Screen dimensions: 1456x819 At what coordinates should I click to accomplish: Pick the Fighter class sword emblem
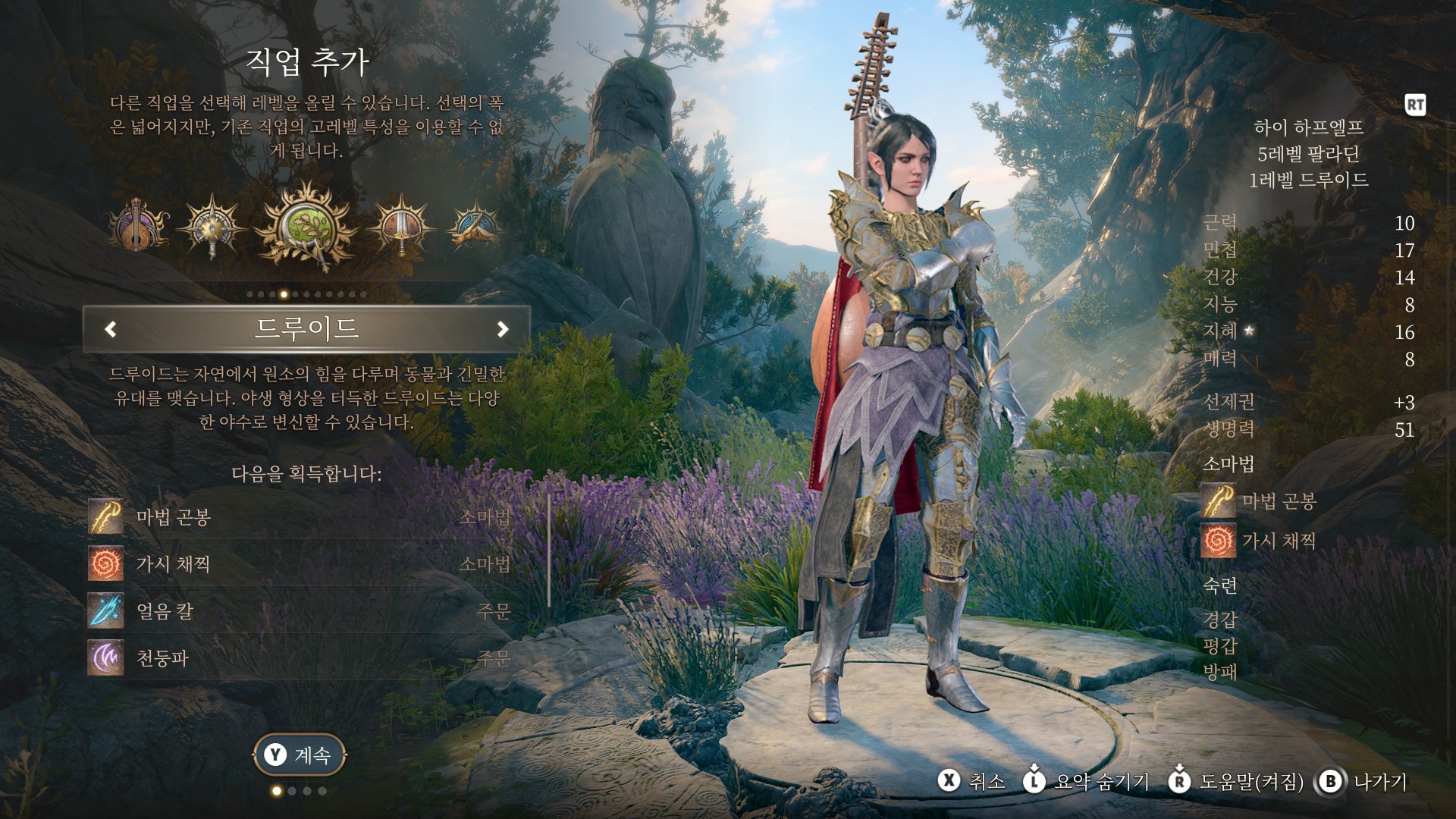tap(402, 225)
